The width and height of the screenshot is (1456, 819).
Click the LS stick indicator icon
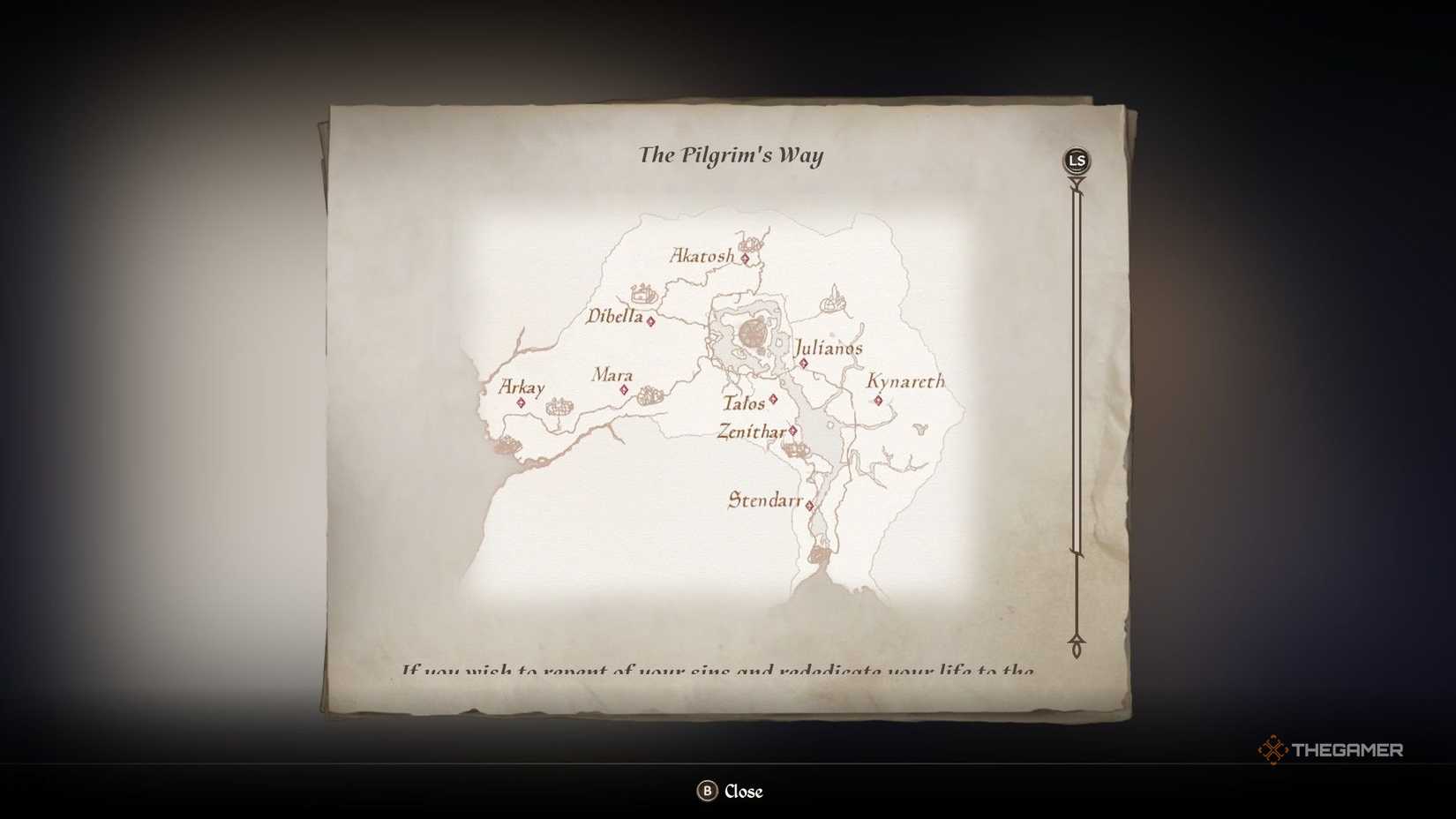[1076, 159]
